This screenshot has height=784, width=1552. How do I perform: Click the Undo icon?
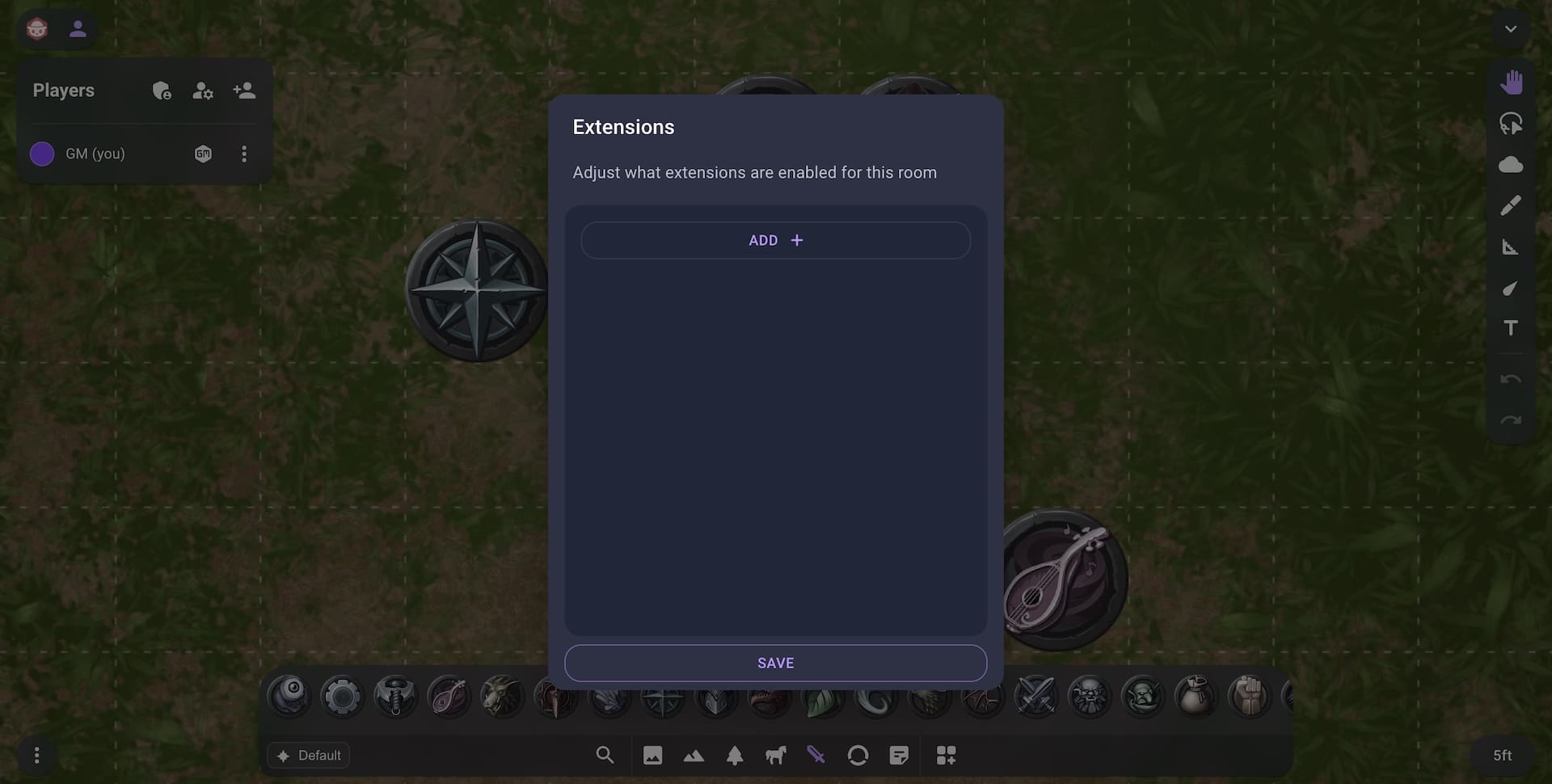click(1512, 379)
